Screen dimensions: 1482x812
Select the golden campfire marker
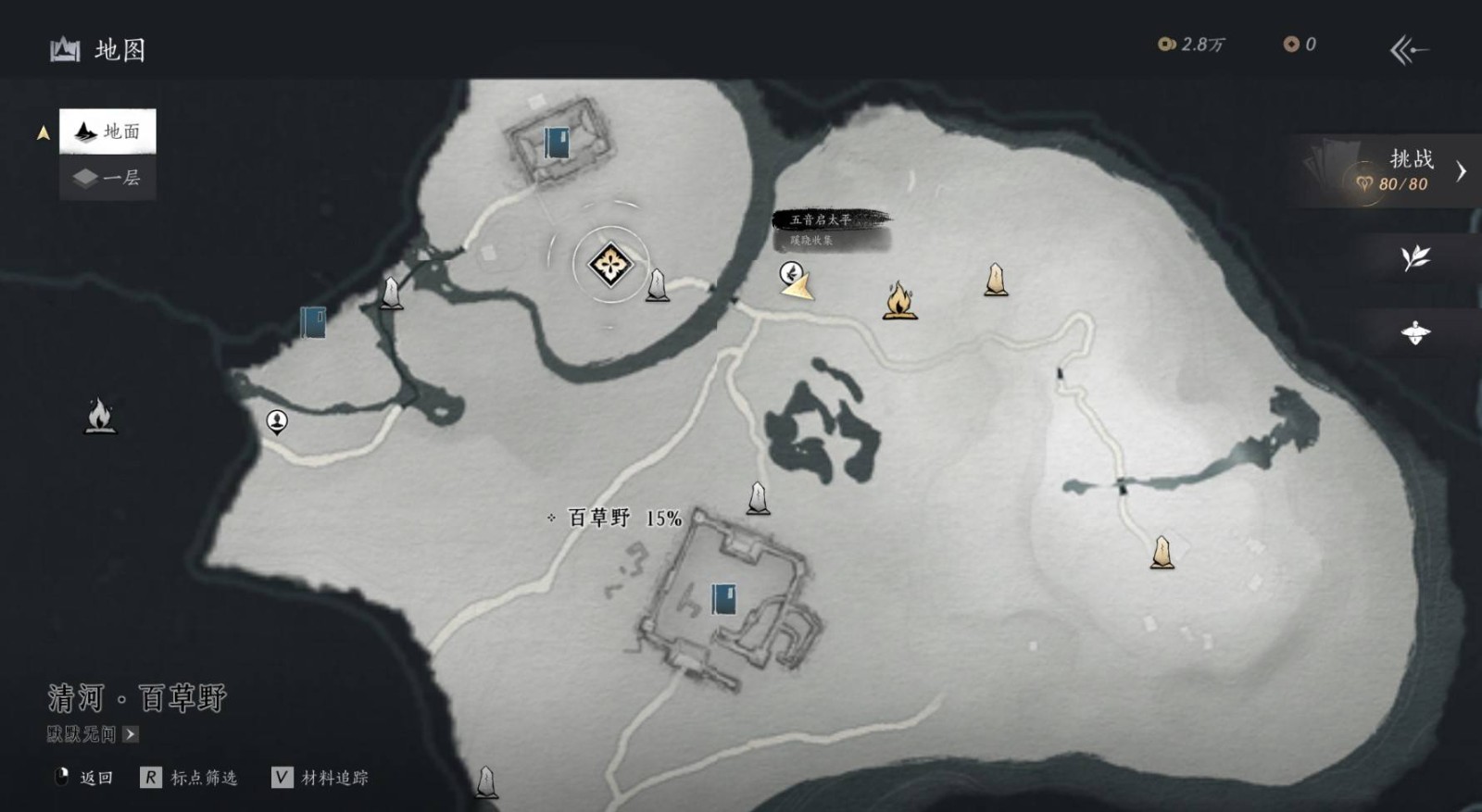[x=899, y=301]
